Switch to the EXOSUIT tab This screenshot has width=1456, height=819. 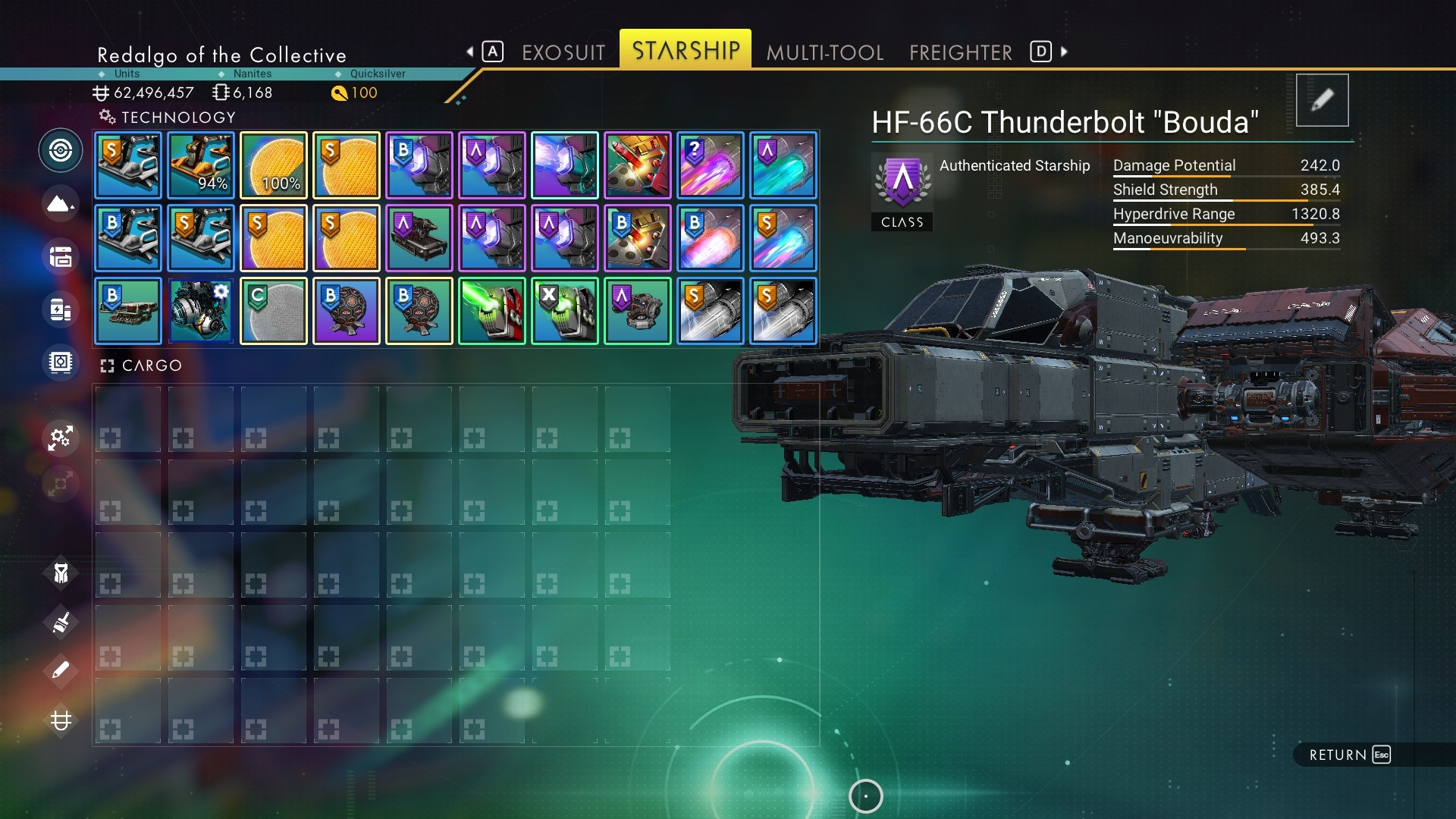(x=563, y=52)
